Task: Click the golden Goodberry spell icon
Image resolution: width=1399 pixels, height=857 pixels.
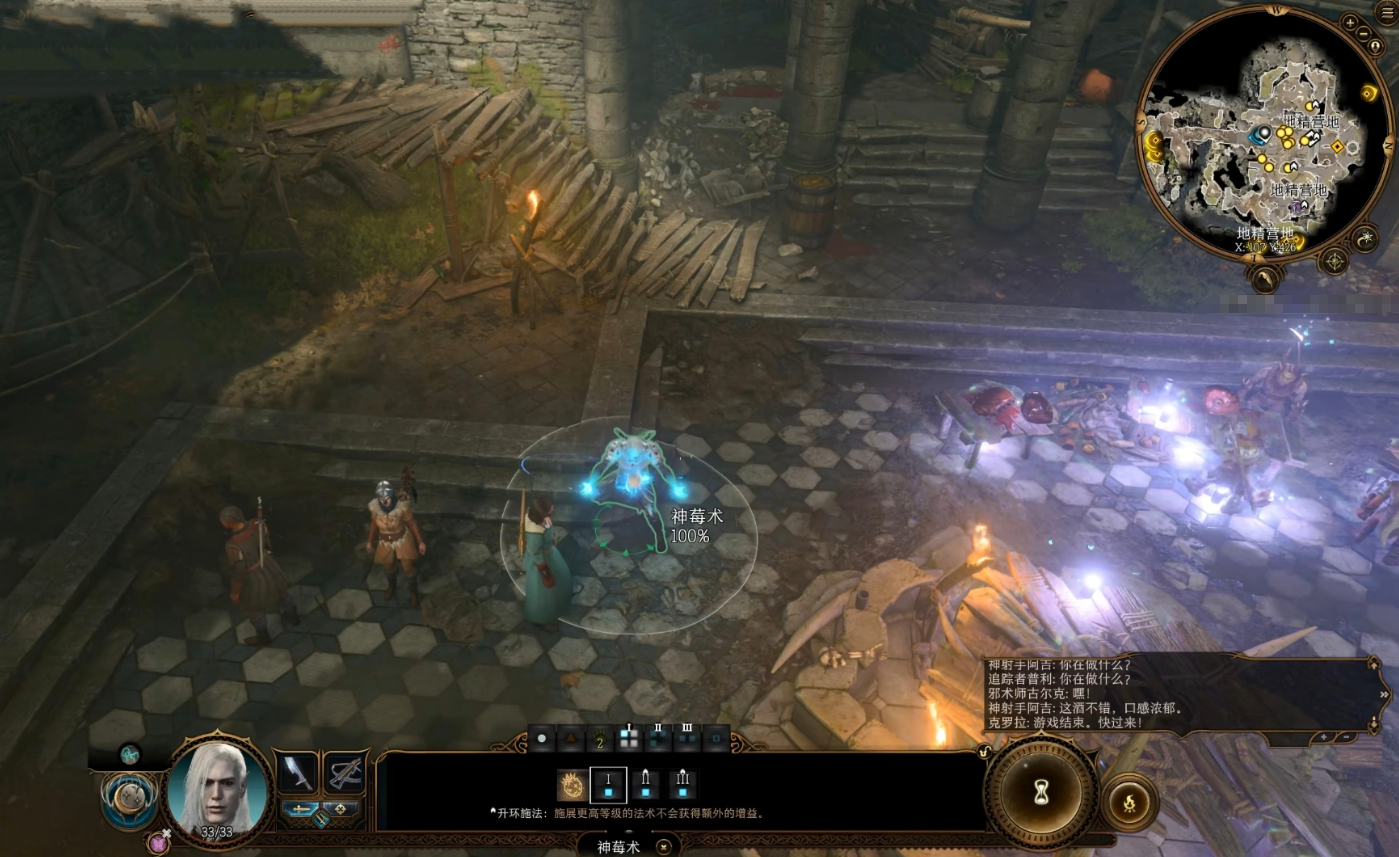Action: (x=572, y=784)
